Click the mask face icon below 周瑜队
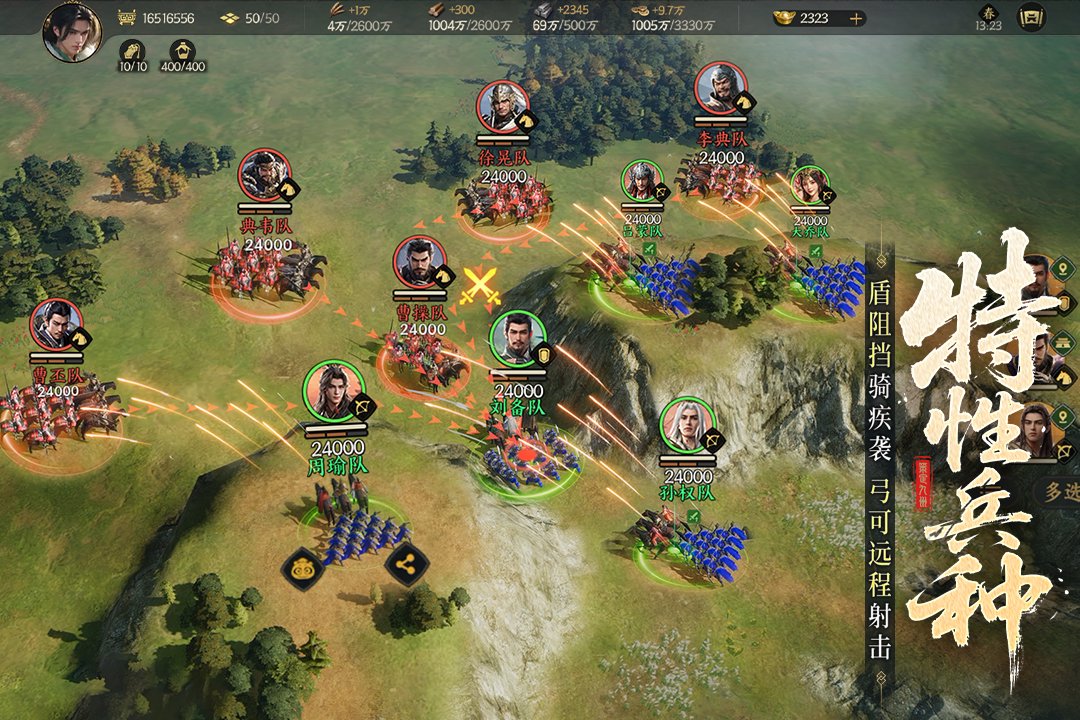The height and width of the screenshot is (720, 1080). 304,569
